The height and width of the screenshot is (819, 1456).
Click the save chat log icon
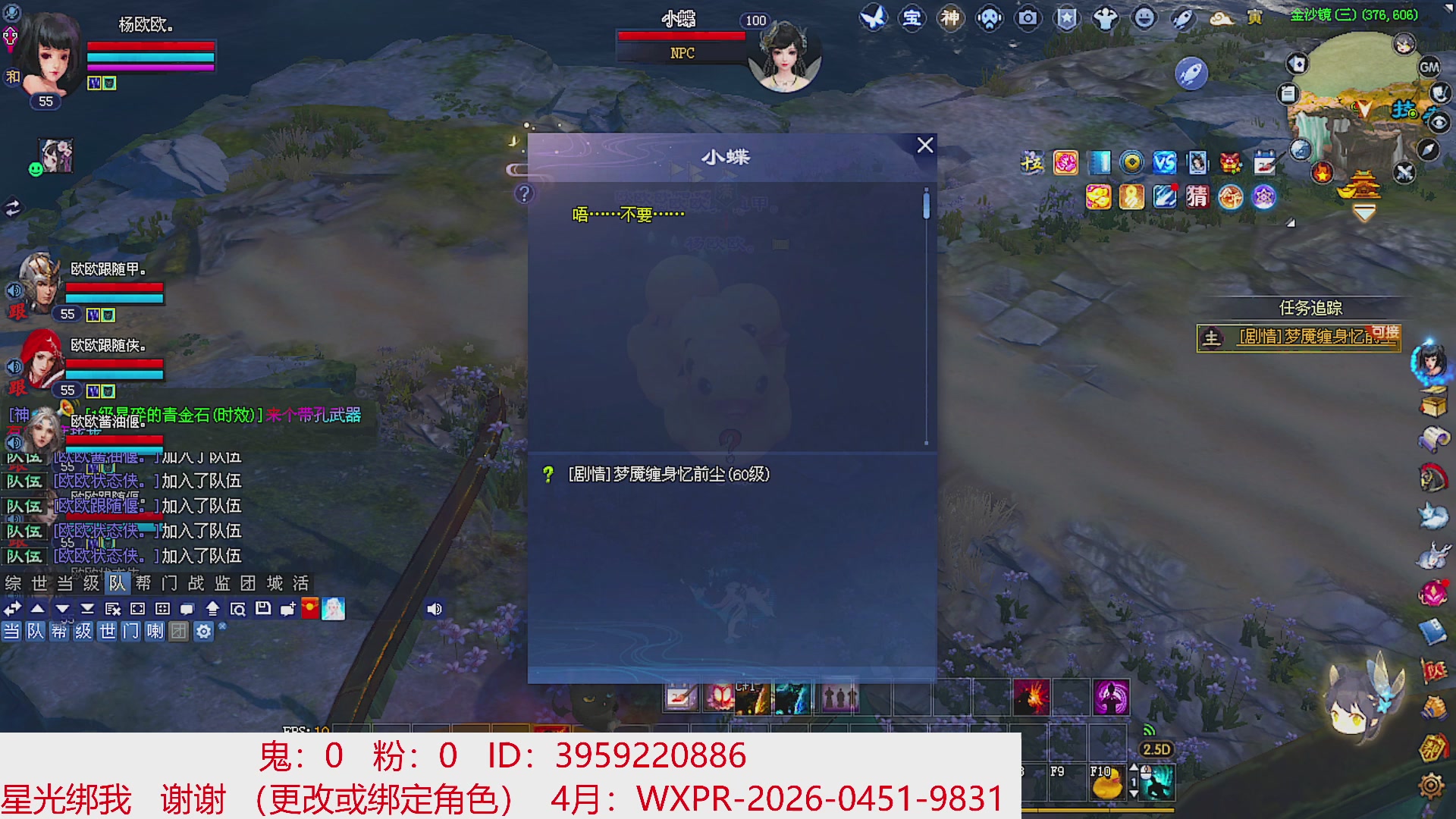coord(264,607)
